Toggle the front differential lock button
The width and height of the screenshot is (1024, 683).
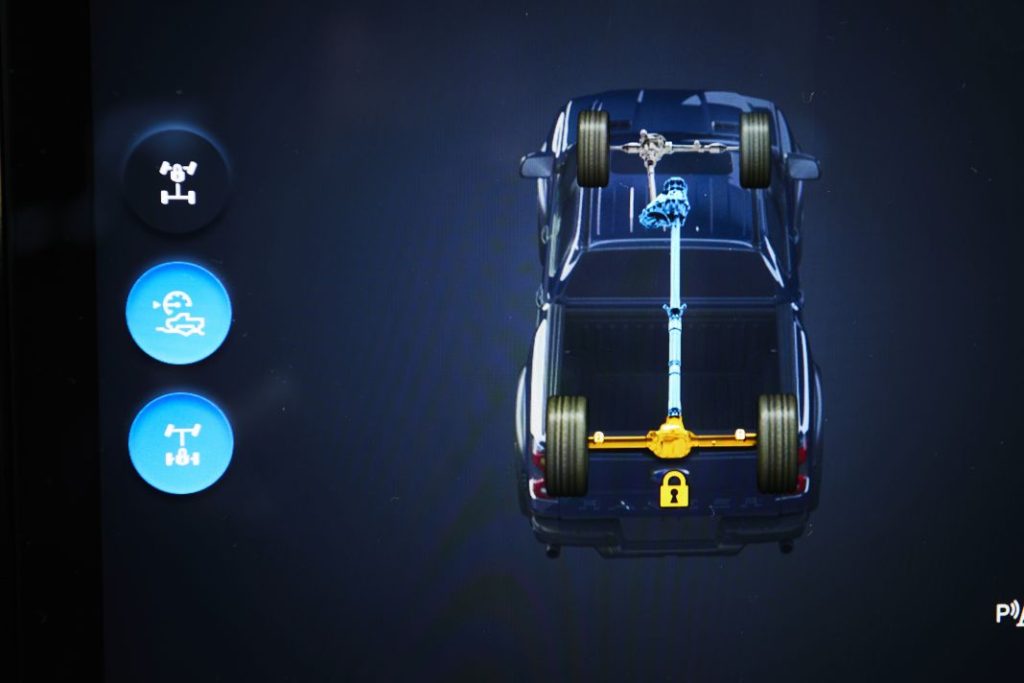[x=178, y=182]
